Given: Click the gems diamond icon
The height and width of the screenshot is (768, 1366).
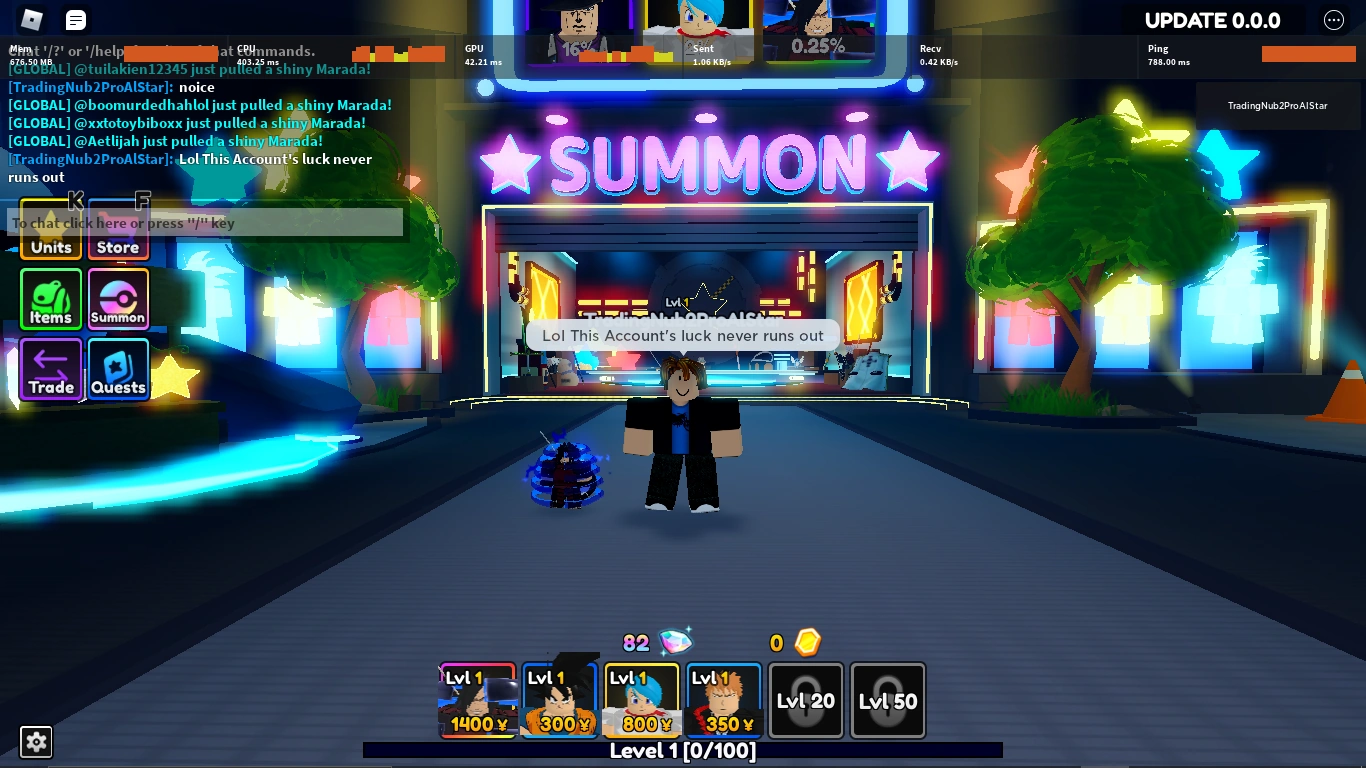Looking at the screenshot, I should tap(676, 643).
